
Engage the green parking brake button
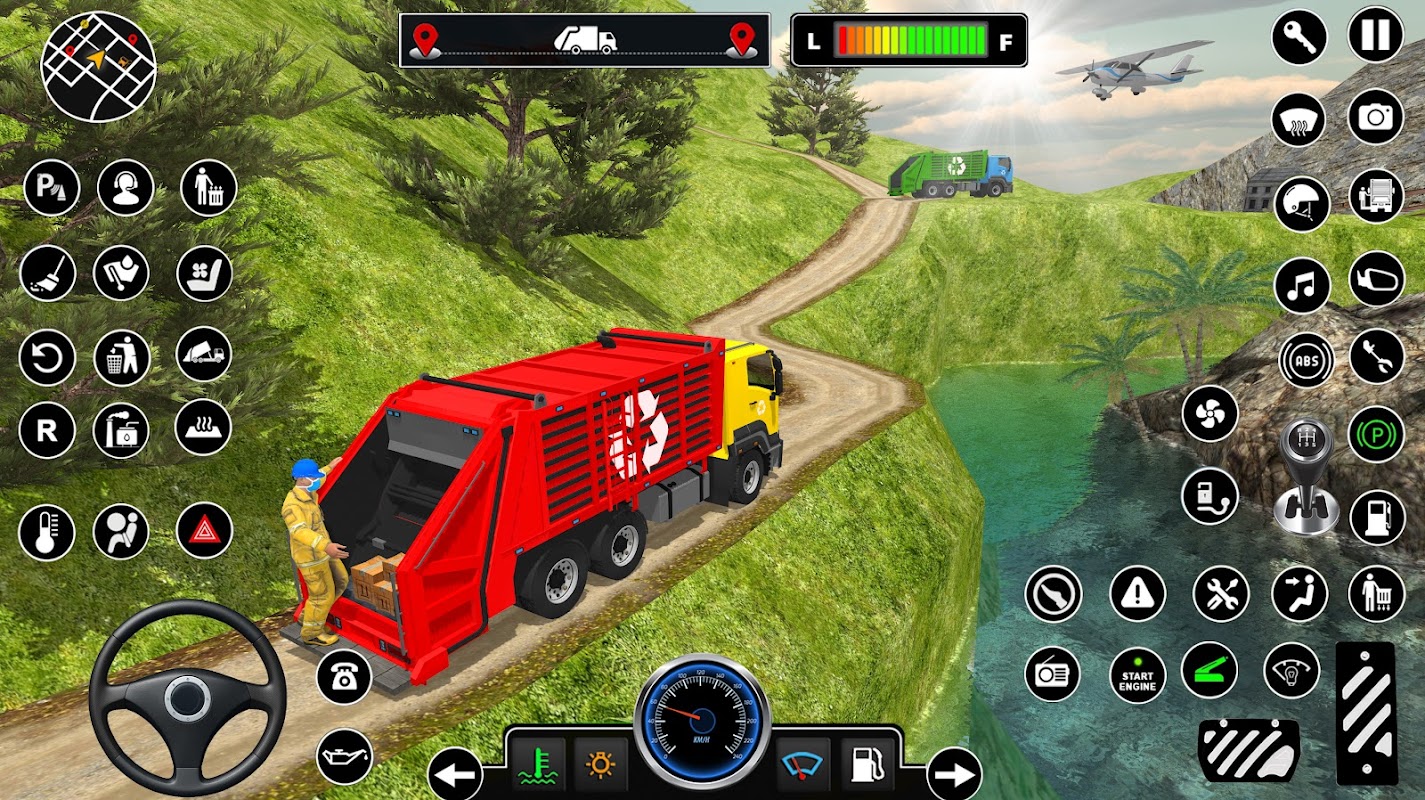1377,434
